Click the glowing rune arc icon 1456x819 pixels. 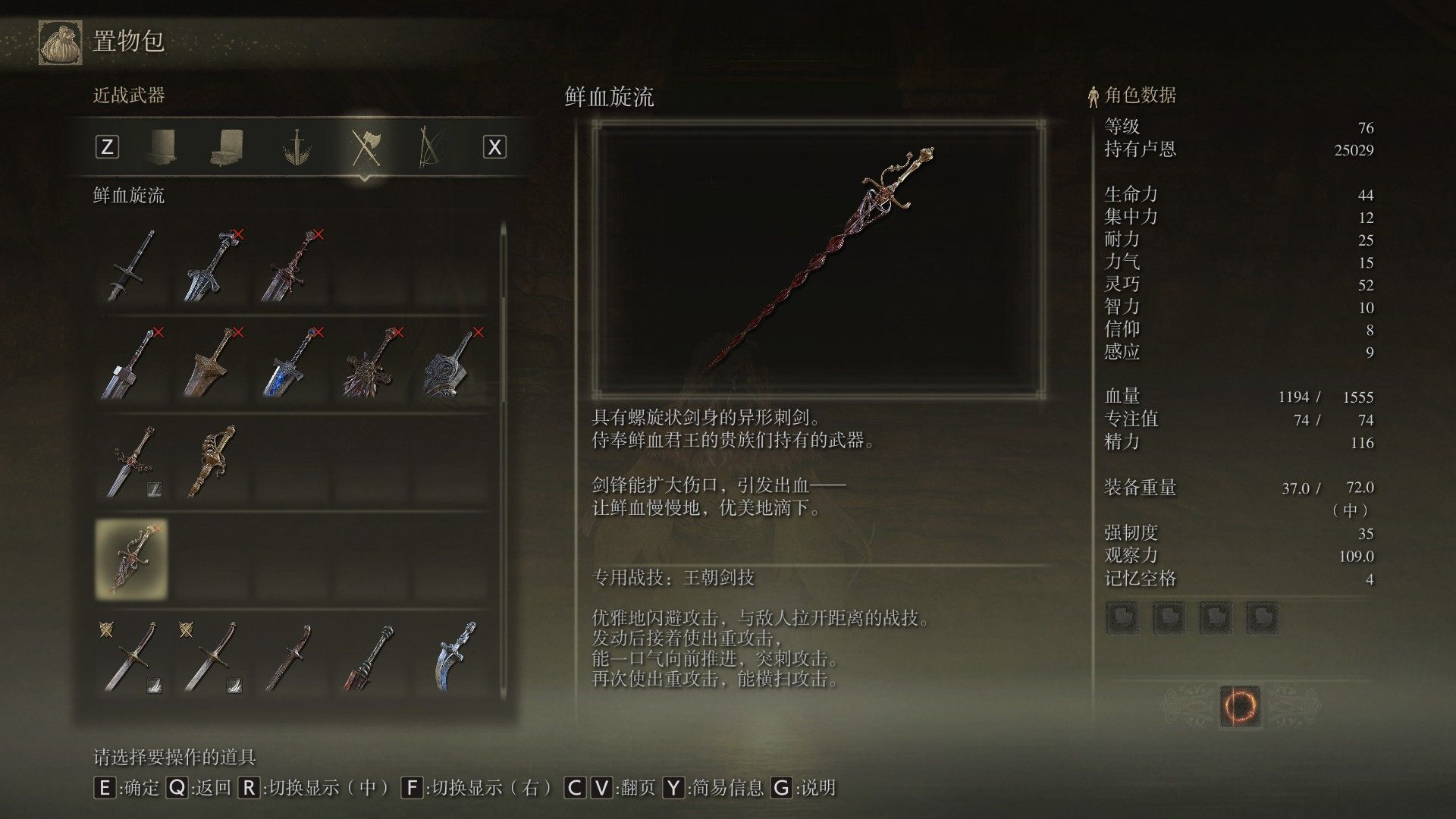click(x=1240, y=706)
